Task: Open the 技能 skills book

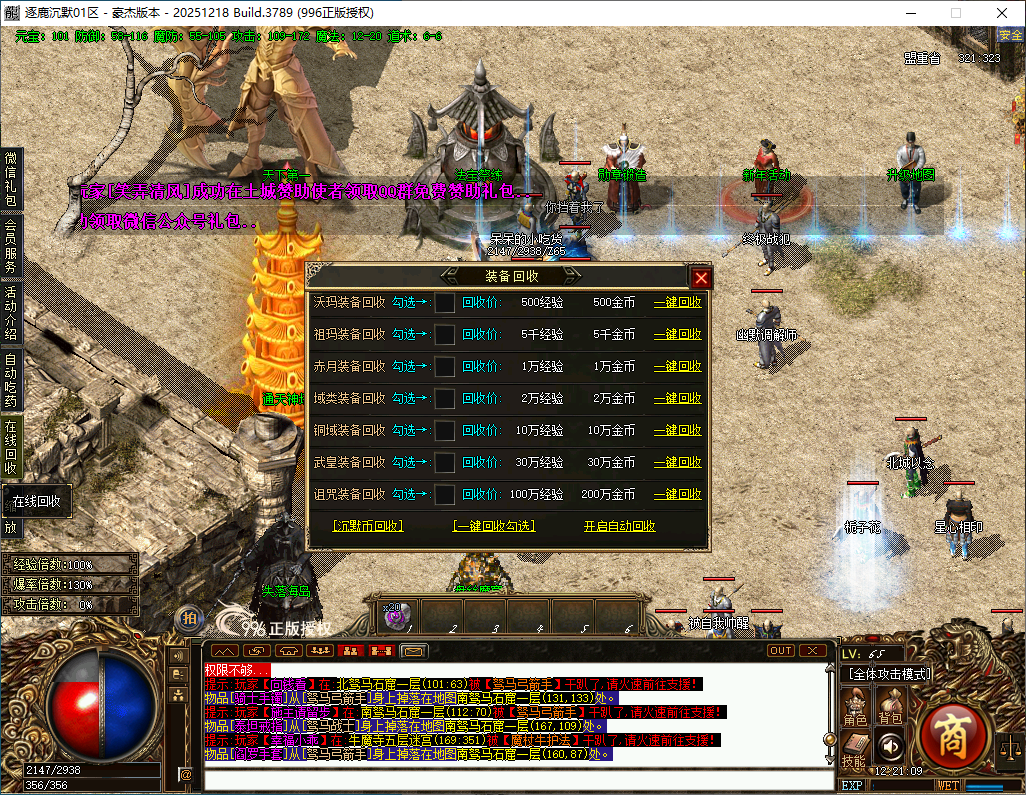Action: (853, 748)
